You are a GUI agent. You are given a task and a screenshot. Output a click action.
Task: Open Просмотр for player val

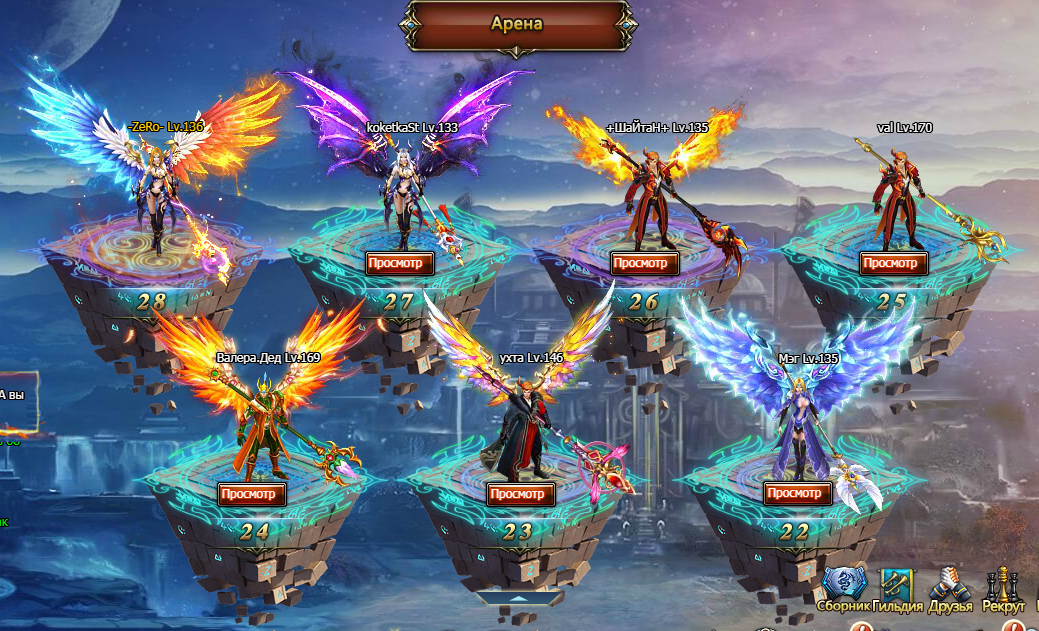[893, 263]
